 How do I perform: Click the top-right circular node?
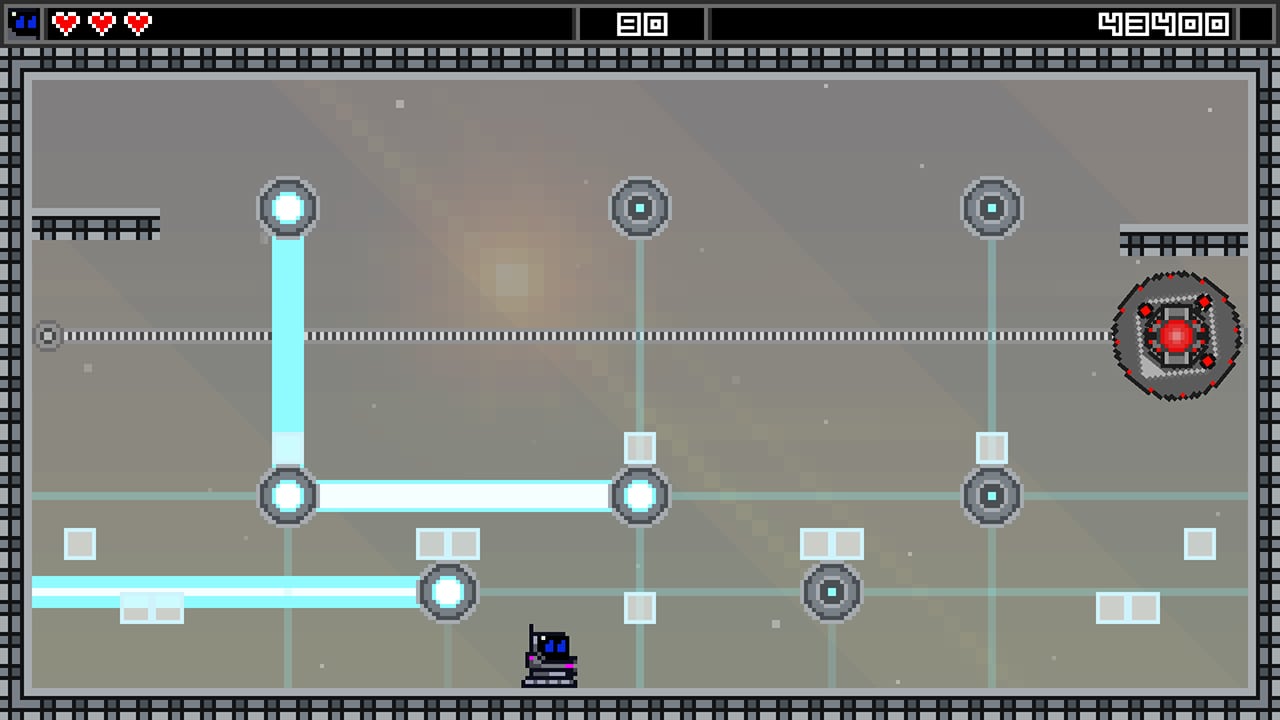tap(991, 207)
